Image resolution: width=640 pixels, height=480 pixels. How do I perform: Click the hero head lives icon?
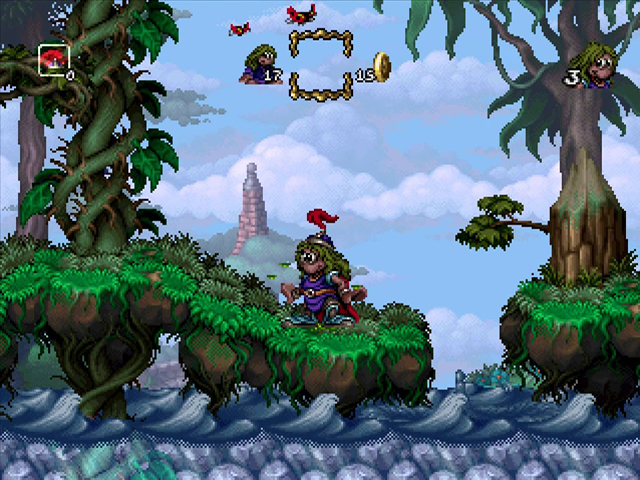coord(598,67)
